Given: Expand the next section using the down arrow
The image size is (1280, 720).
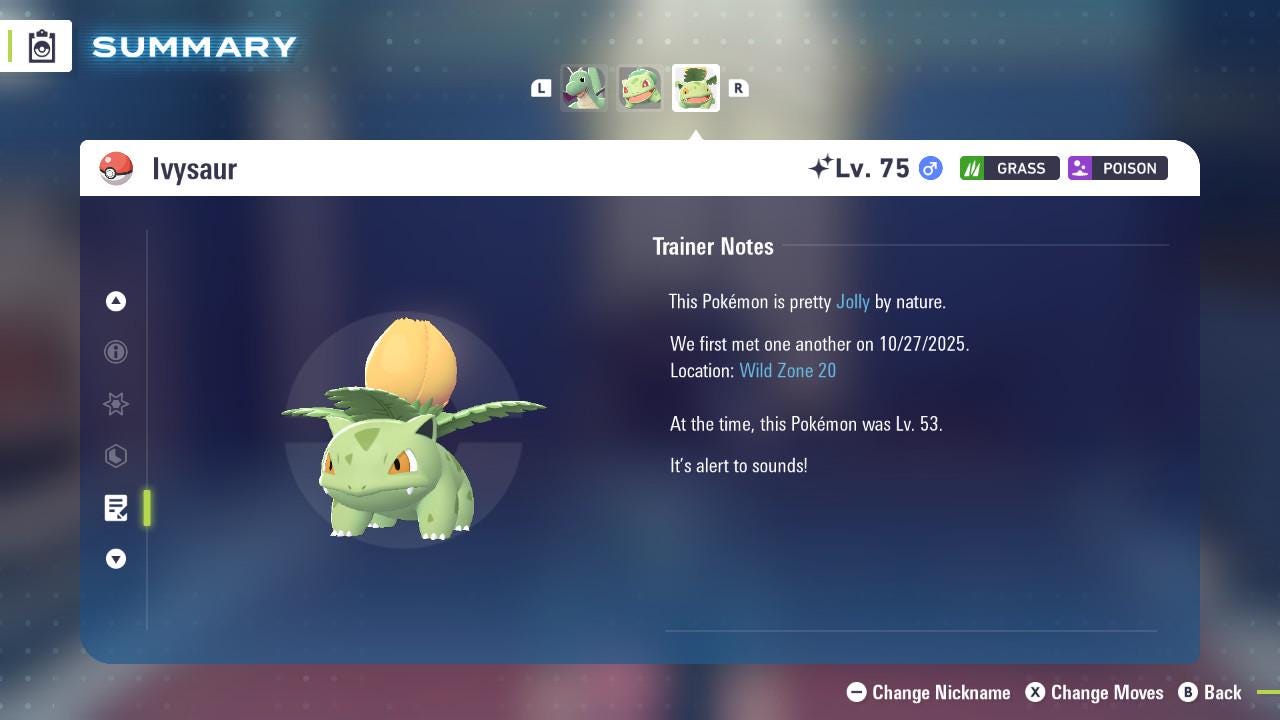Looking at the screenshot, I should [x=116, y=559].
